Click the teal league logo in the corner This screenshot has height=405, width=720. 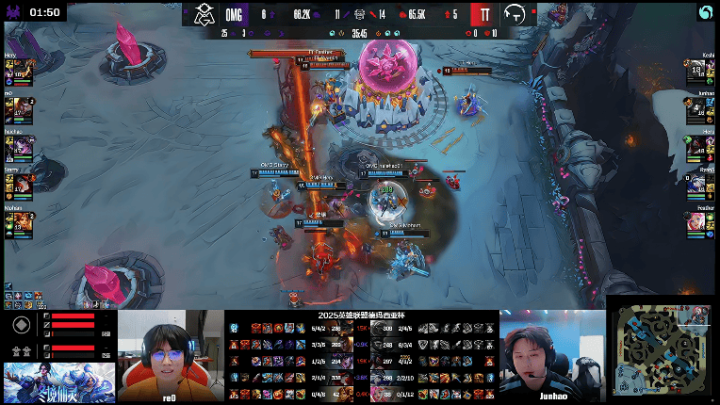coord(704,12)
